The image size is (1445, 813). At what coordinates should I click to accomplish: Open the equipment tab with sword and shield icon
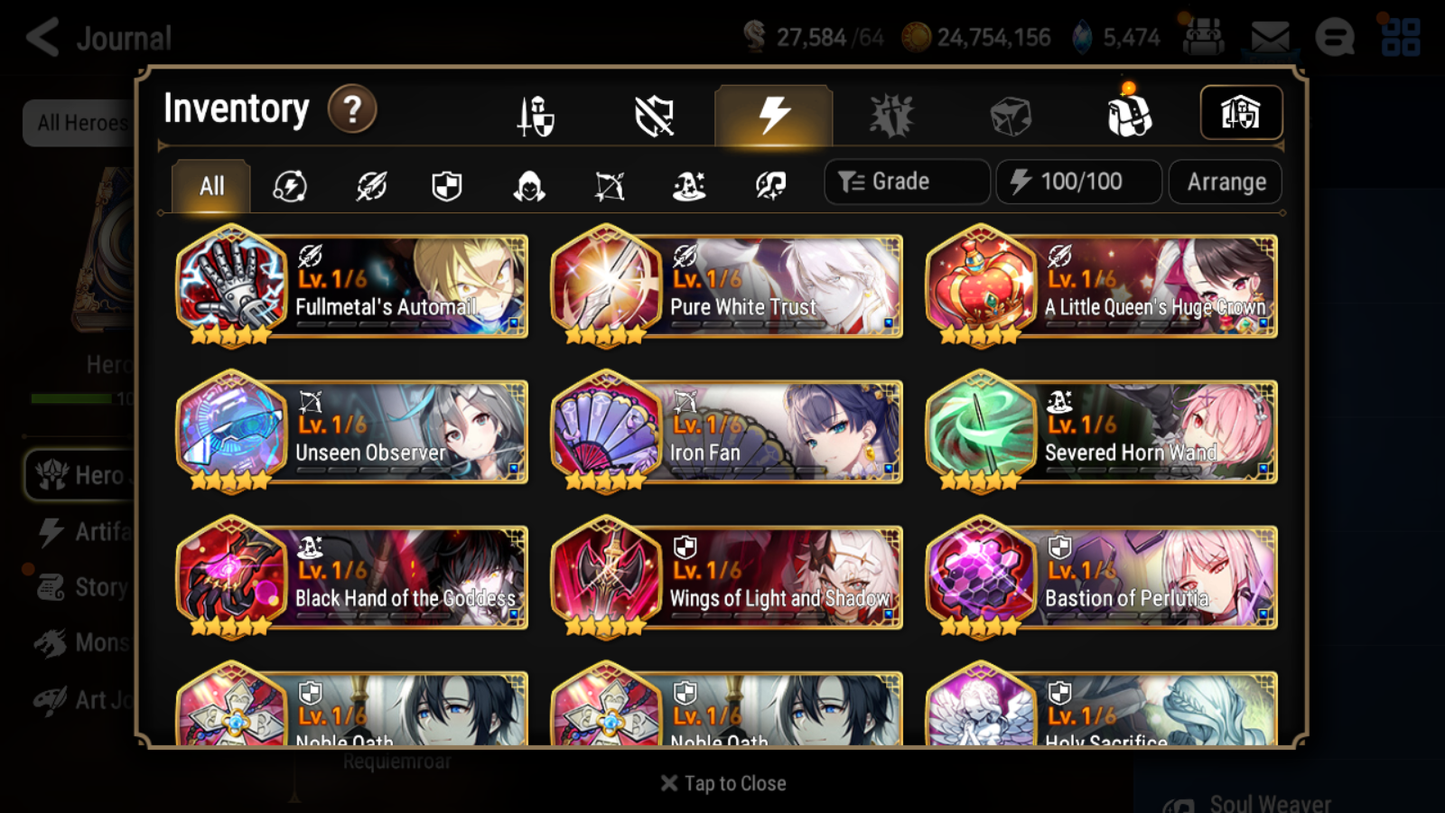click(x=536, y=114)
